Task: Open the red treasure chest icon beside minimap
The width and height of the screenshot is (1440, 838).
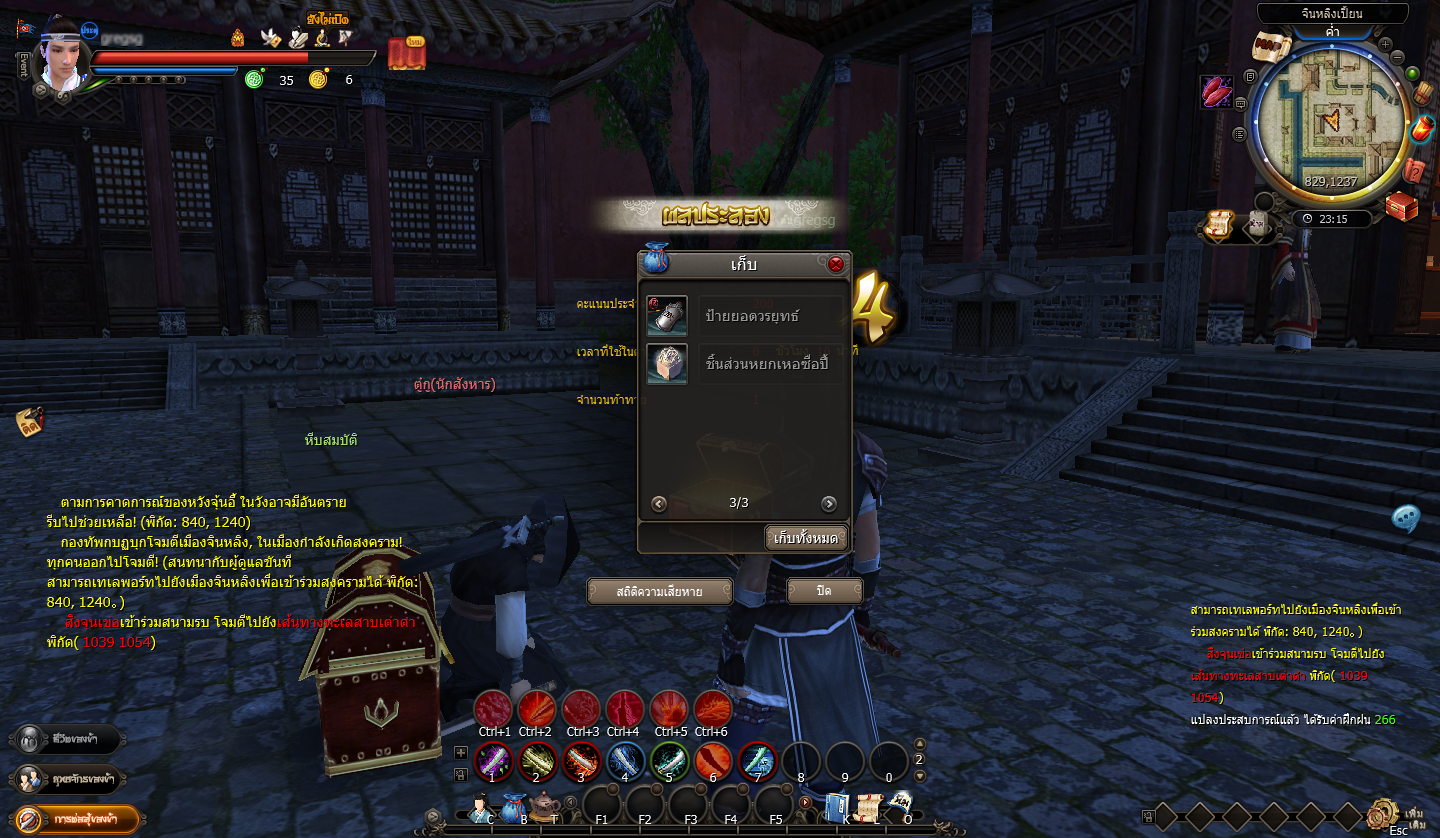Action: pos(1402,206)
